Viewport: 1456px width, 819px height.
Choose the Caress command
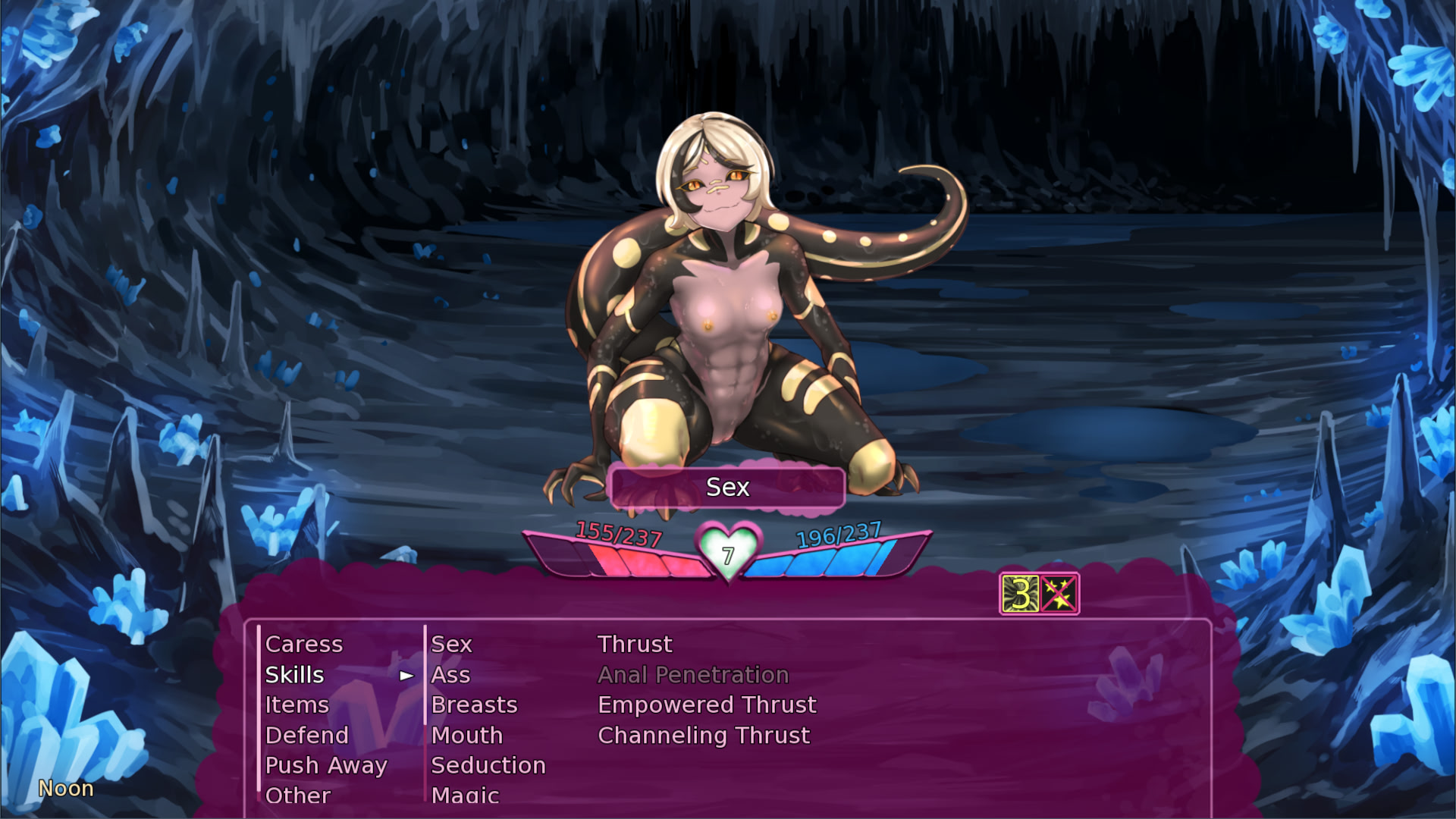pyautogui.click(x=304, y=645)
